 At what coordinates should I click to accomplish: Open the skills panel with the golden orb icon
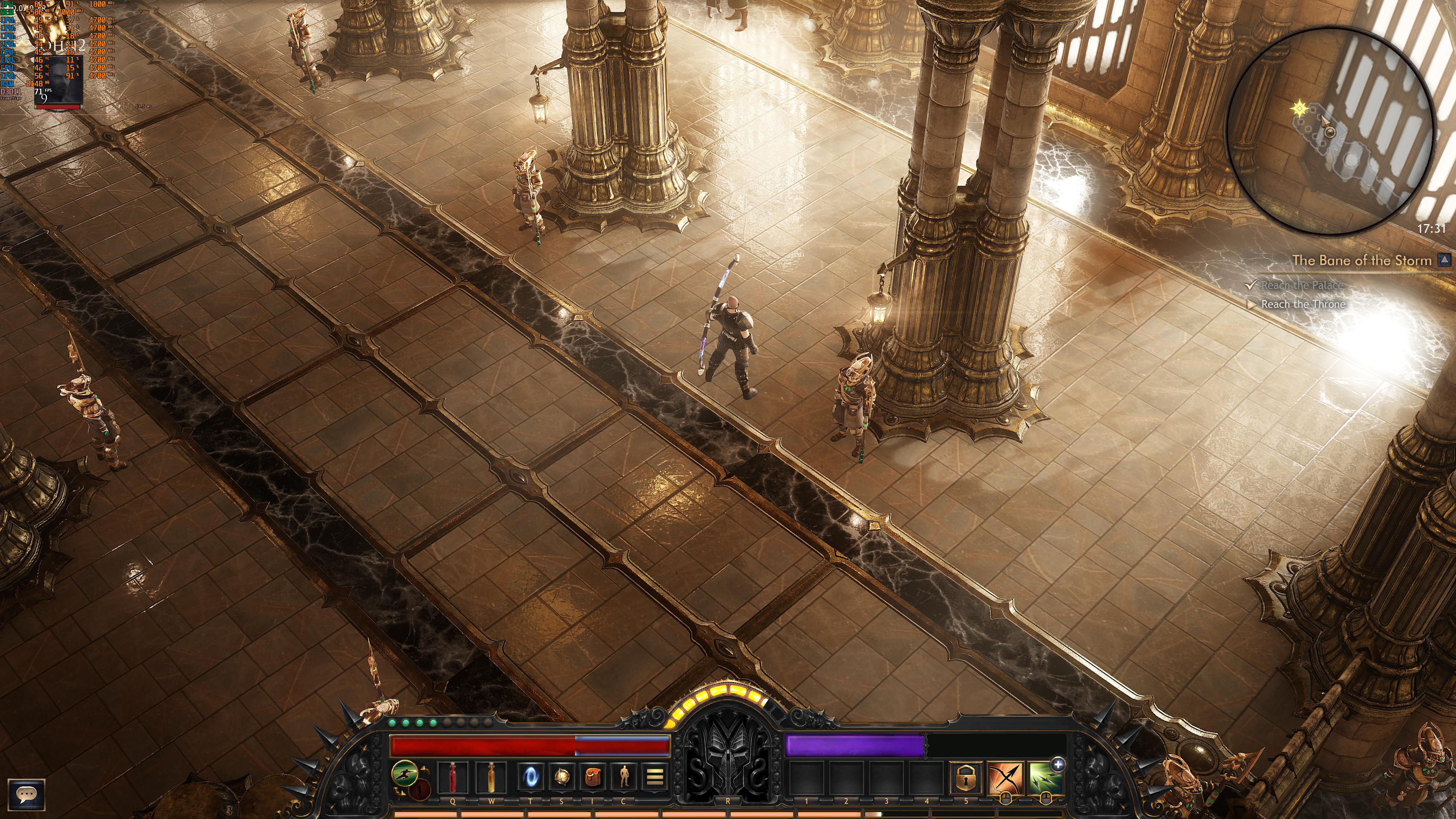561,777
